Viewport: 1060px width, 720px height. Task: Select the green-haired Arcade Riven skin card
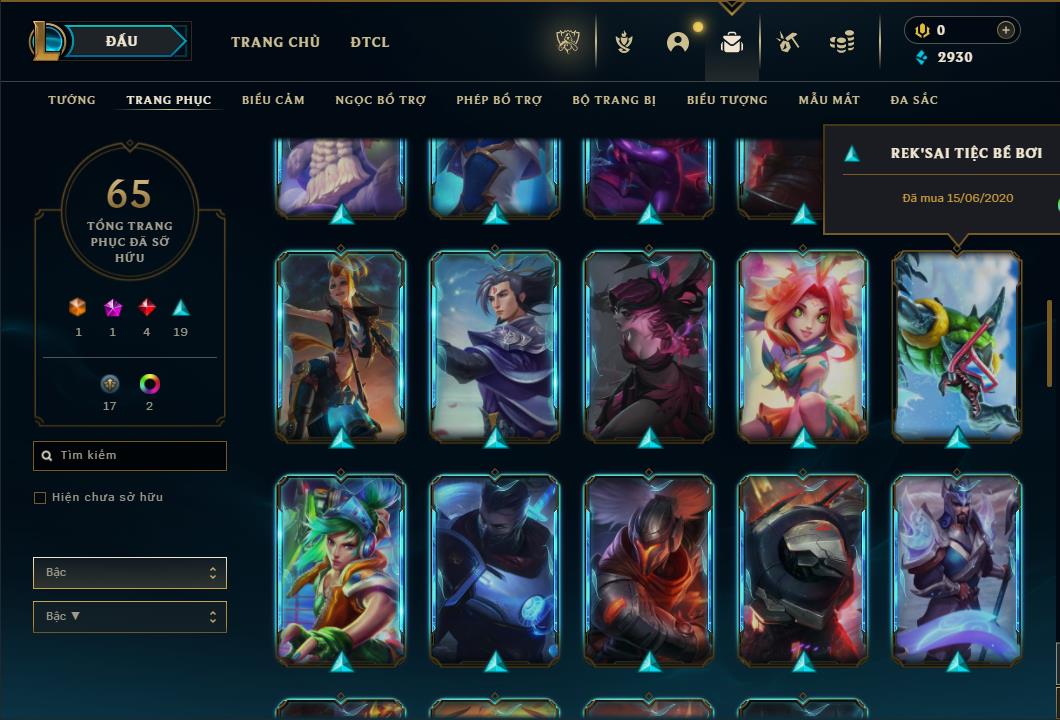point(341,570)
